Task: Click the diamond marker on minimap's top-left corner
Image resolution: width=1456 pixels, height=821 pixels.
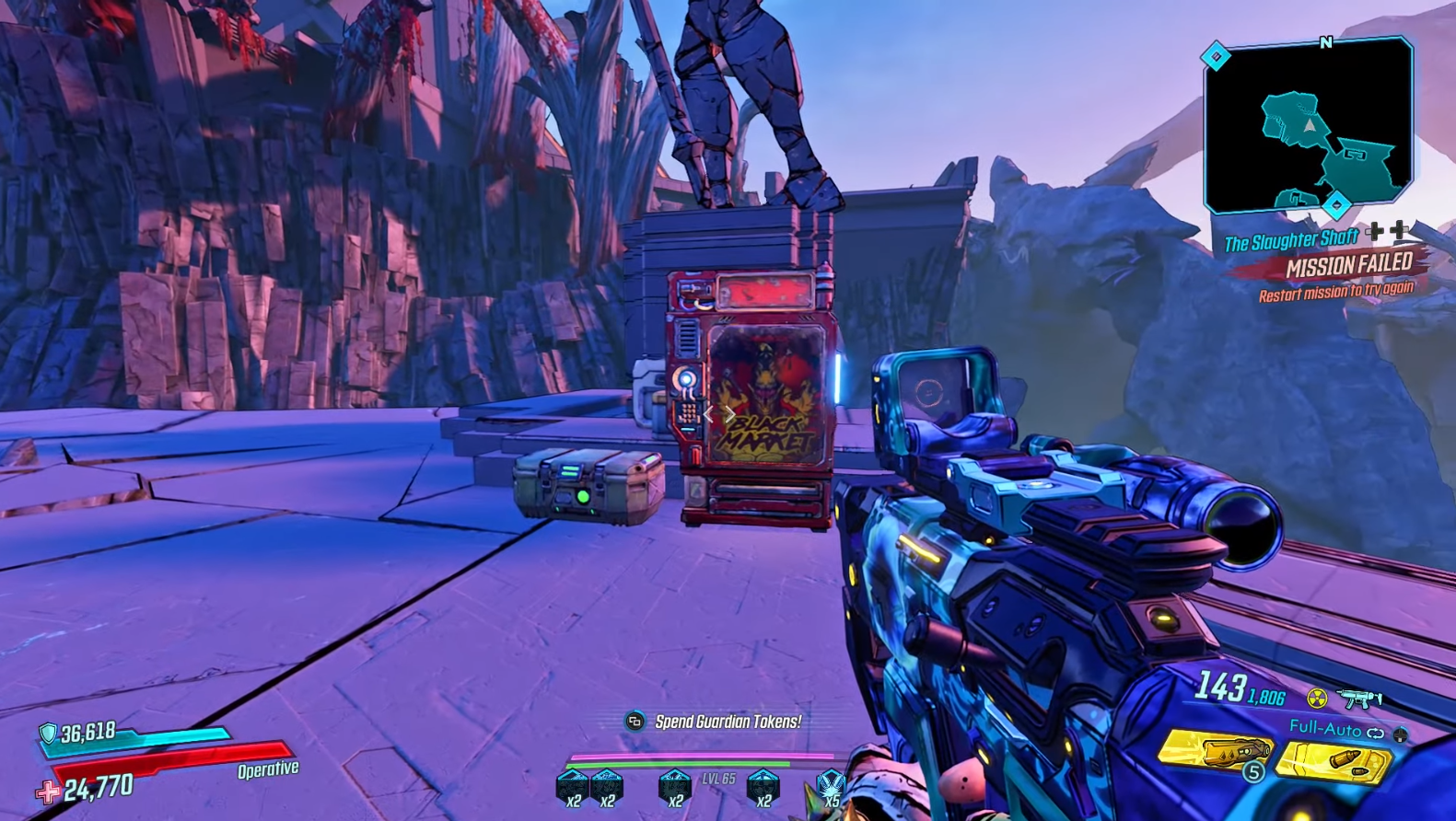Action: 1216,57
